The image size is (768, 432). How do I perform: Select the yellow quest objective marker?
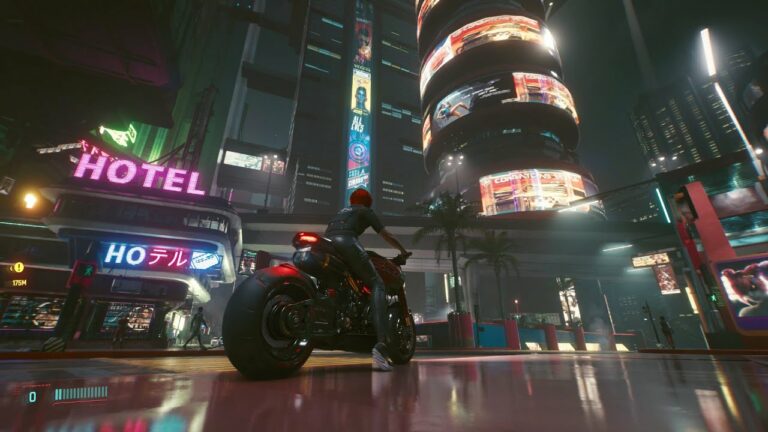pyautogui.click(x=18, y=267)
